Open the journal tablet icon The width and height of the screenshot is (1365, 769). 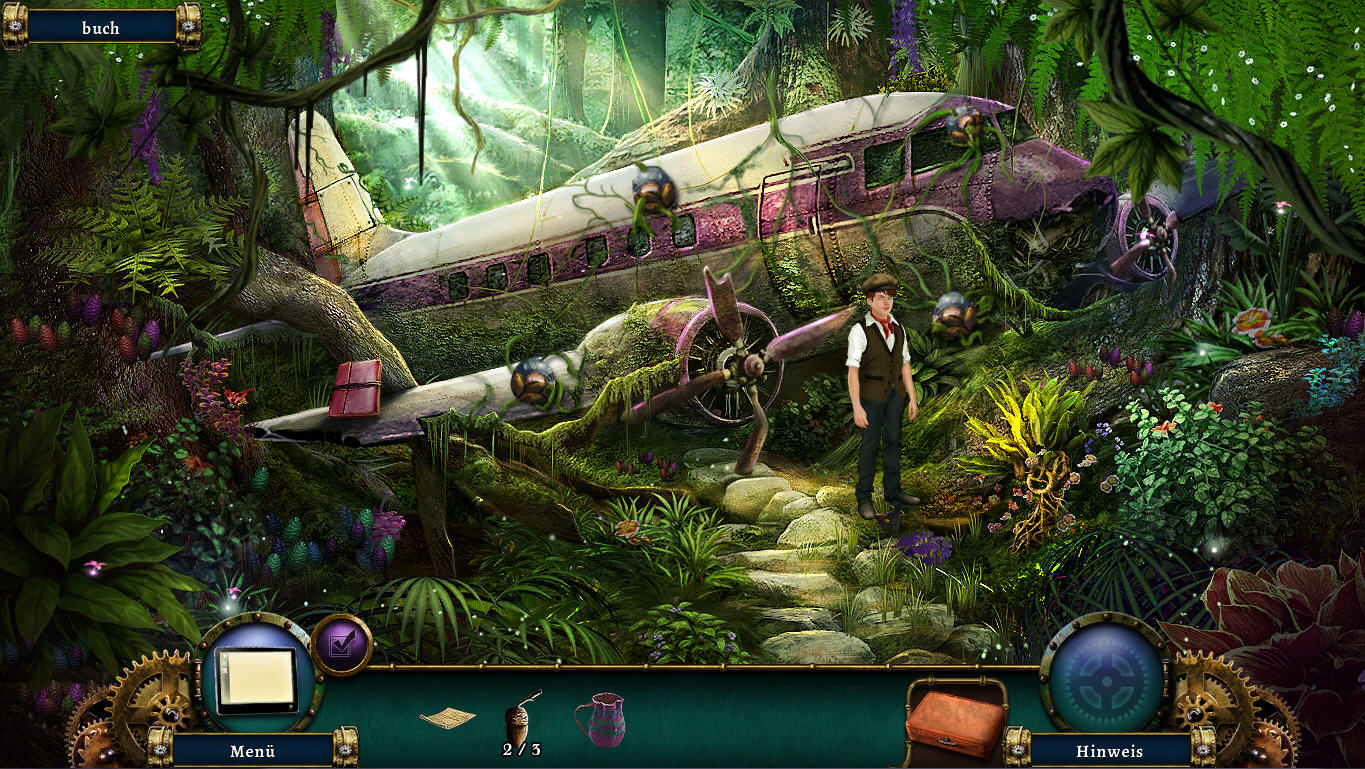coord(257,678)
